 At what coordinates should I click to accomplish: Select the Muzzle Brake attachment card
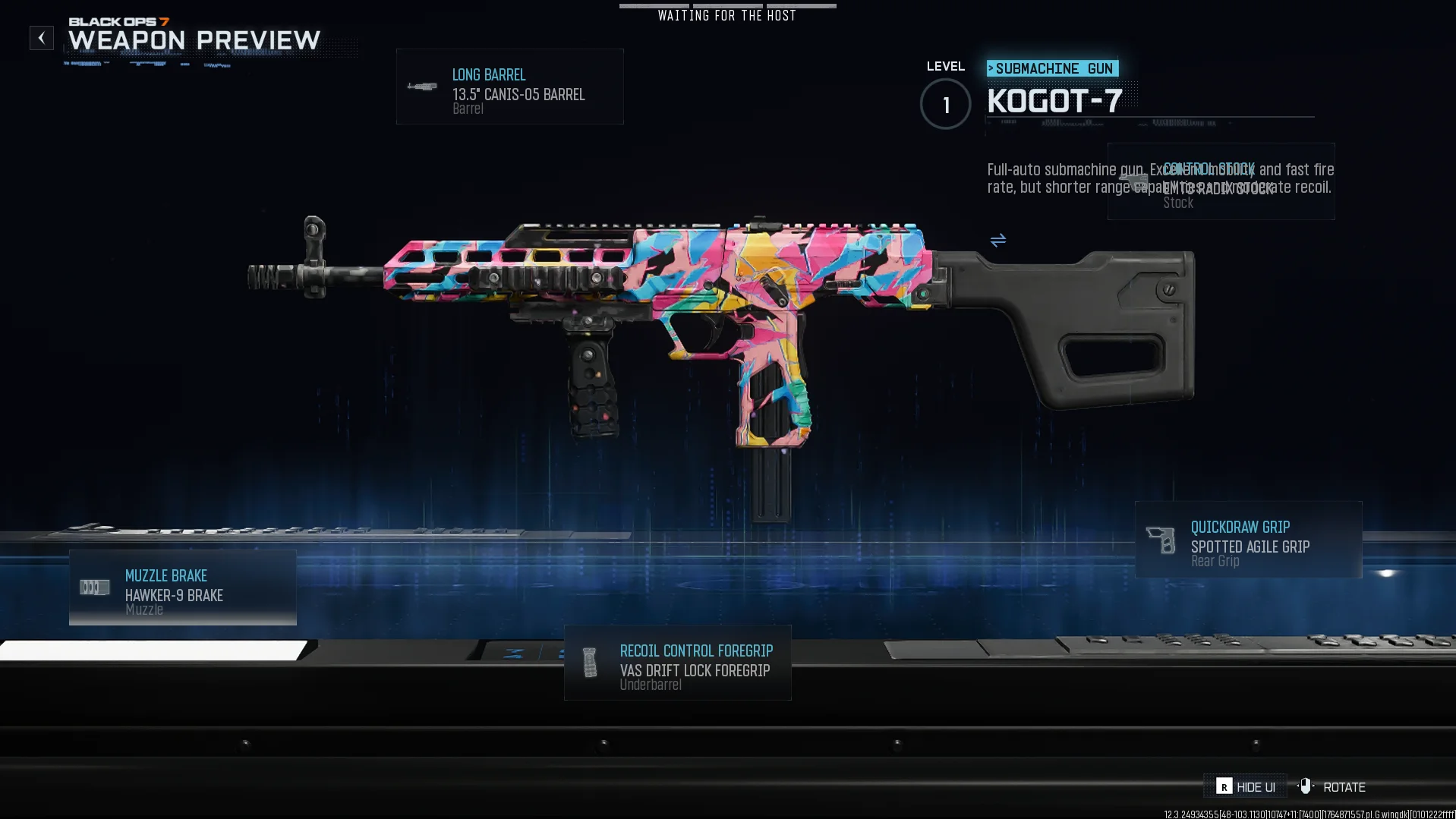pyautogui.click(x=182, y=588)
